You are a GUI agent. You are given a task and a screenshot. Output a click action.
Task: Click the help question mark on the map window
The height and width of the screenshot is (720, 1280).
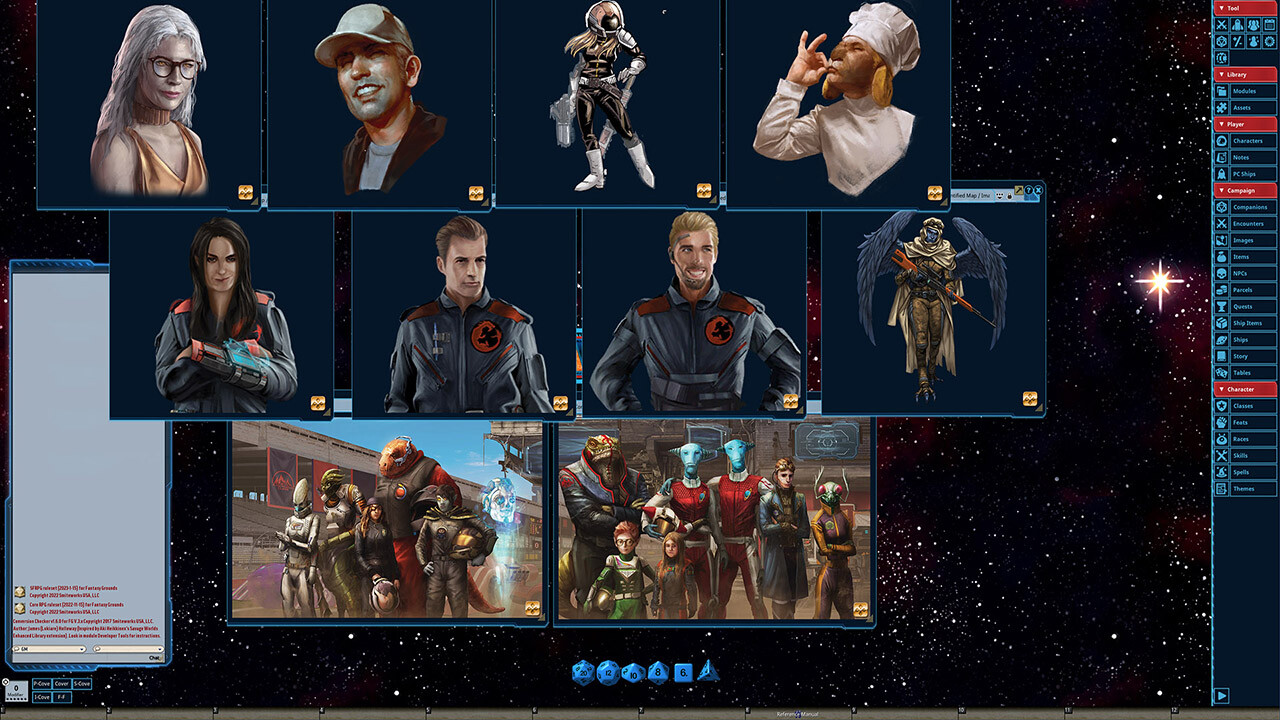(x=1028, y=190)
